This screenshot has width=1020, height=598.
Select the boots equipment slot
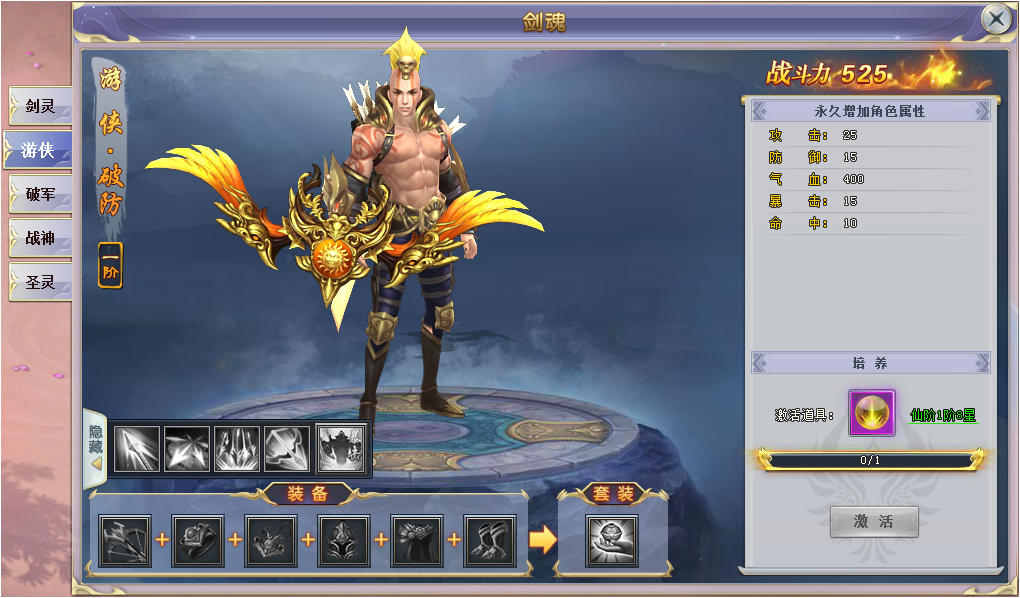(490, 541)
